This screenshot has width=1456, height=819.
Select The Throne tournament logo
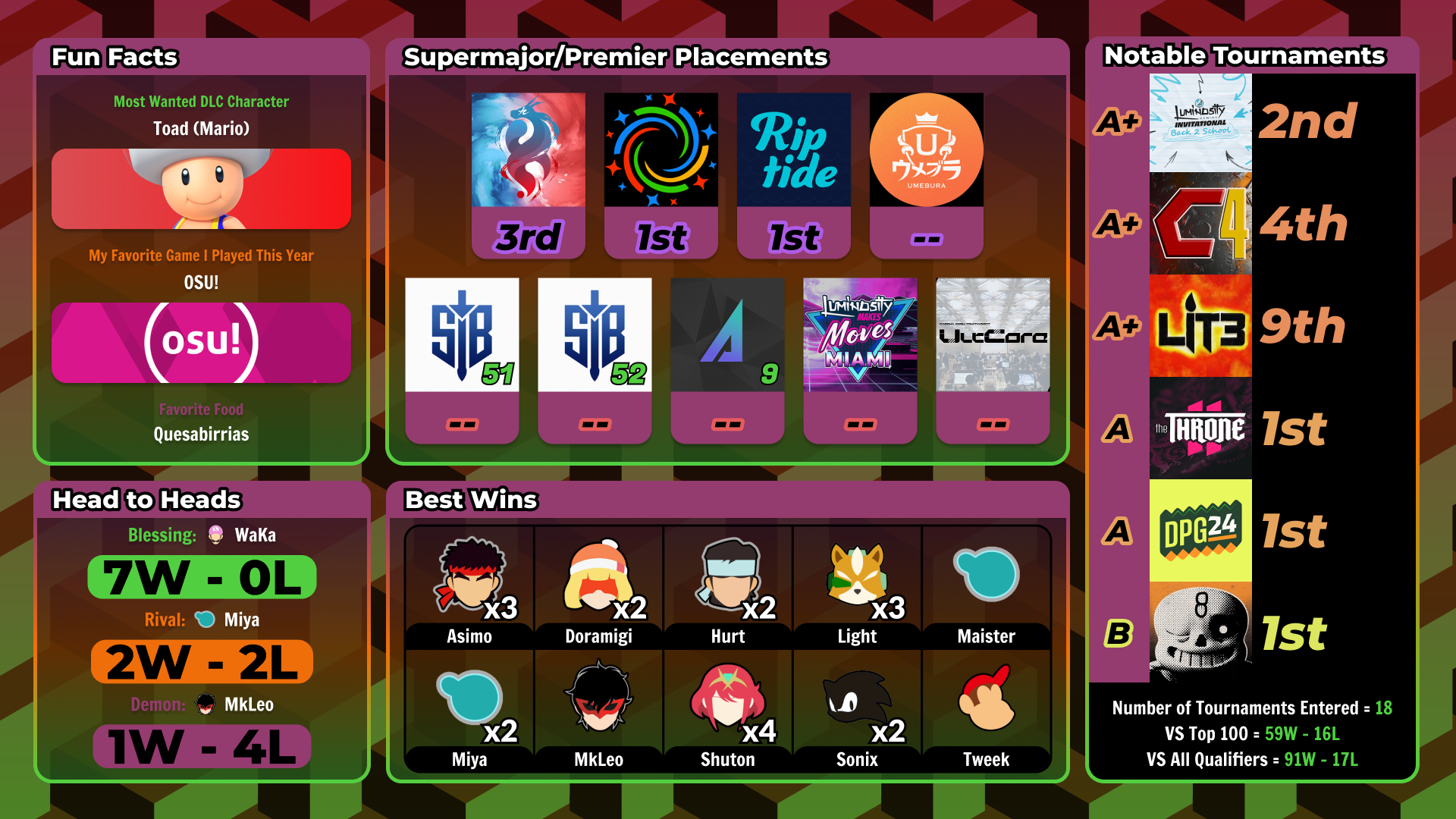click(x=1200, y=429)
